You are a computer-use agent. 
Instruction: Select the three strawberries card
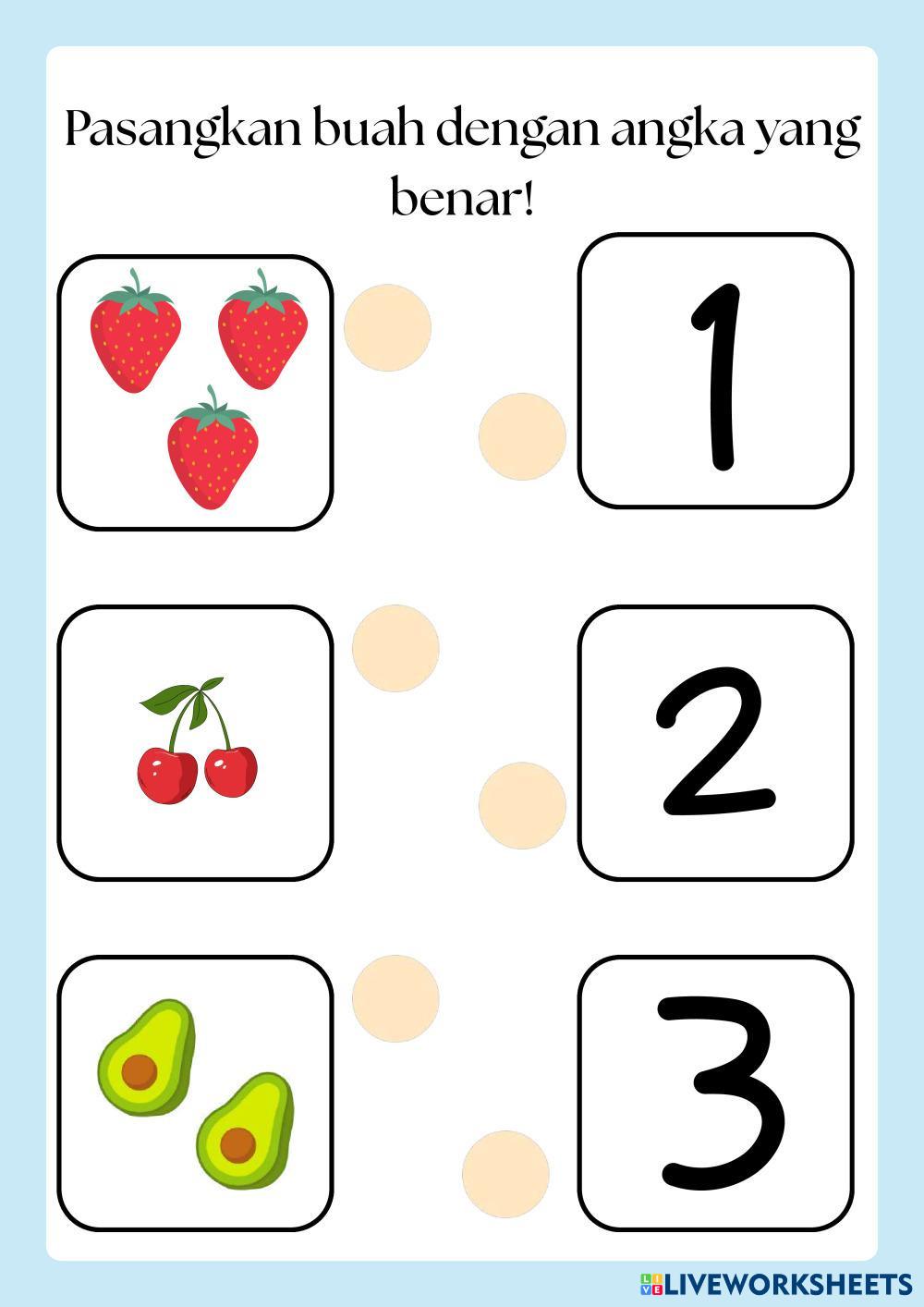pos(195,392)
